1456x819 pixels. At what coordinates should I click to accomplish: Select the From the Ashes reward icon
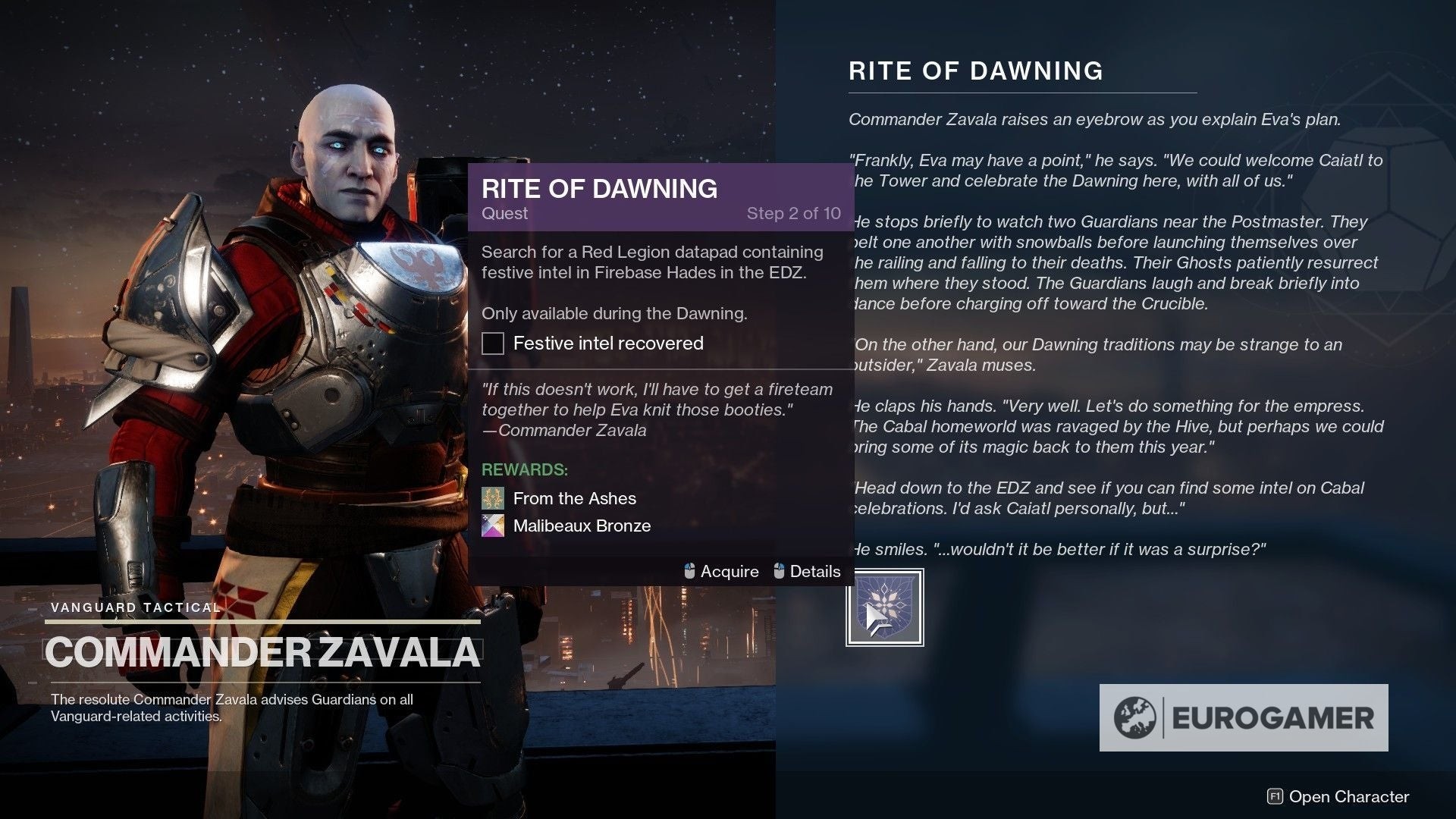click(494, 498)
